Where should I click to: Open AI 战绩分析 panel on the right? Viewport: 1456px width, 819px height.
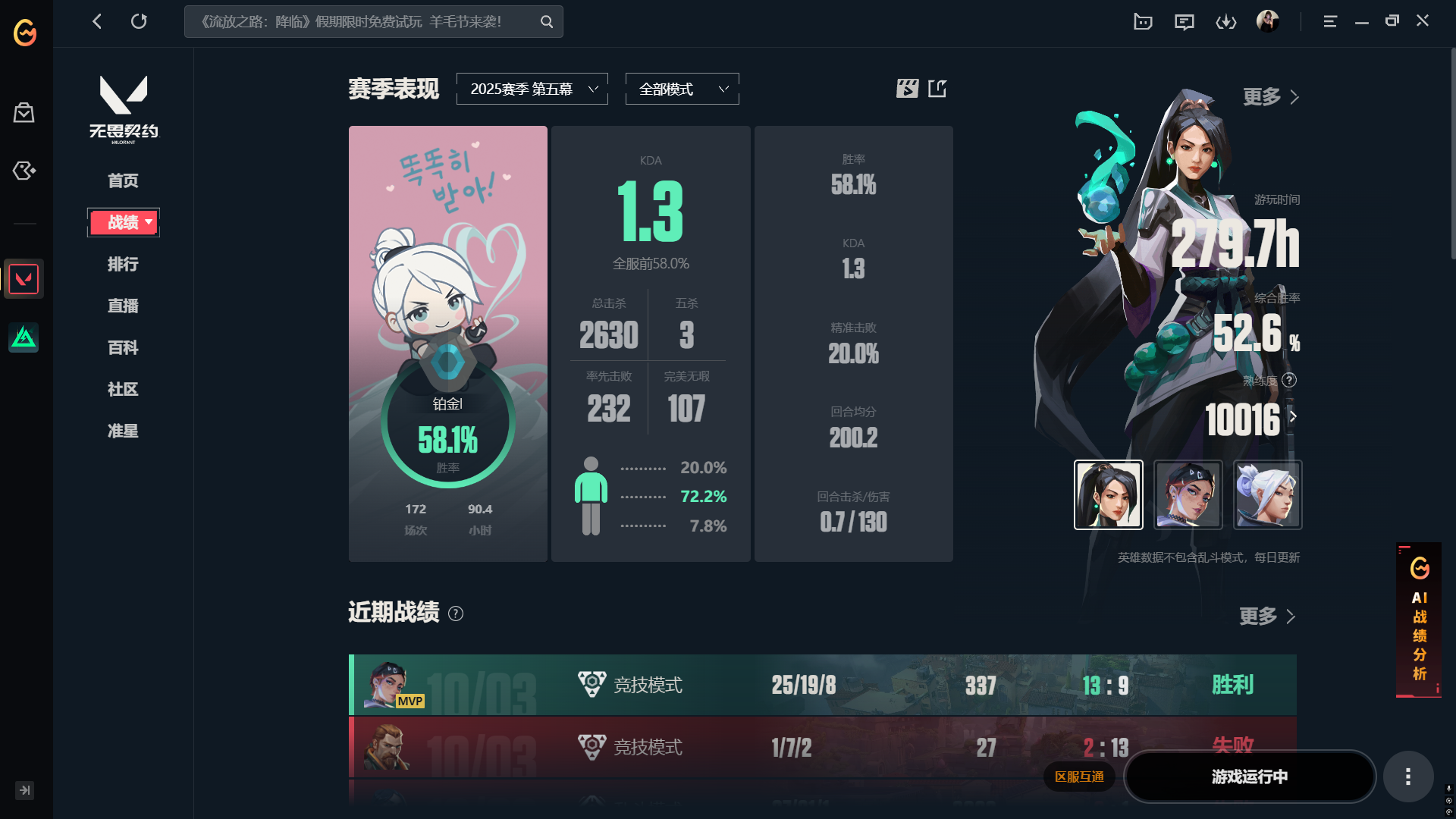tap(1419, 622)
